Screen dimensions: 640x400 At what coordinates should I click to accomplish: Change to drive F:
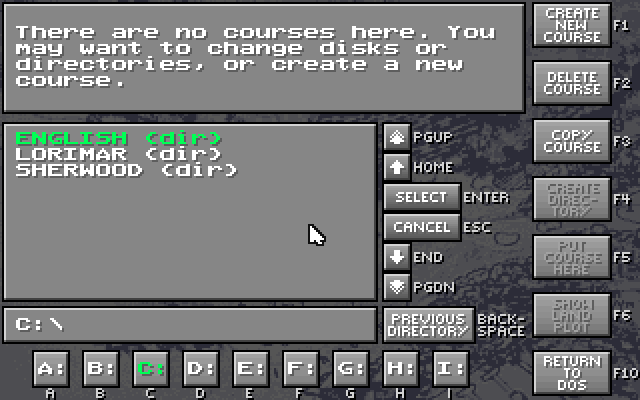300,368
